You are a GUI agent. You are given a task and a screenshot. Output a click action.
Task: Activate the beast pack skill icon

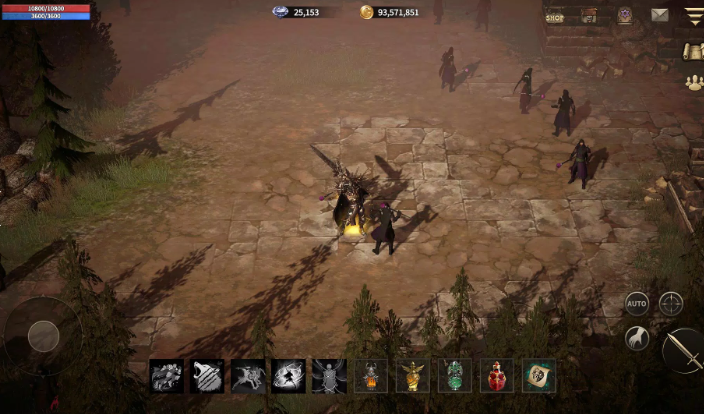[x=166, y=376]
